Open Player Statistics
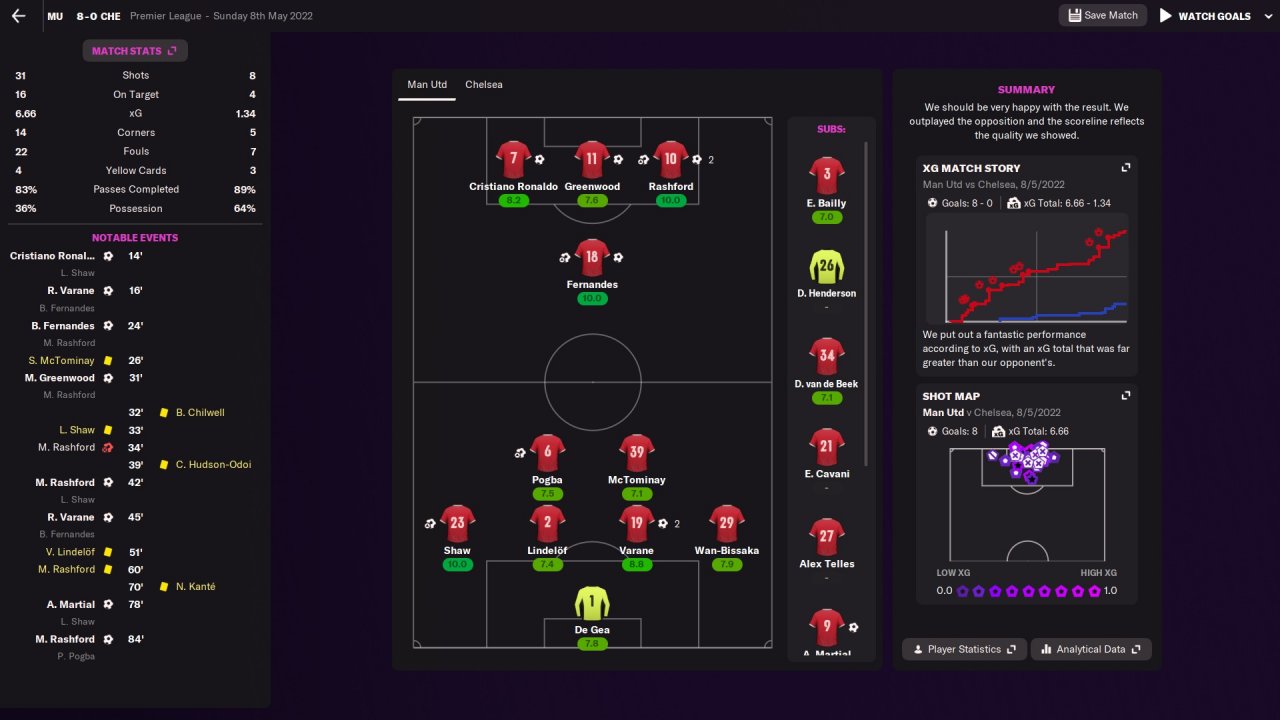 (x=962, y=649)
